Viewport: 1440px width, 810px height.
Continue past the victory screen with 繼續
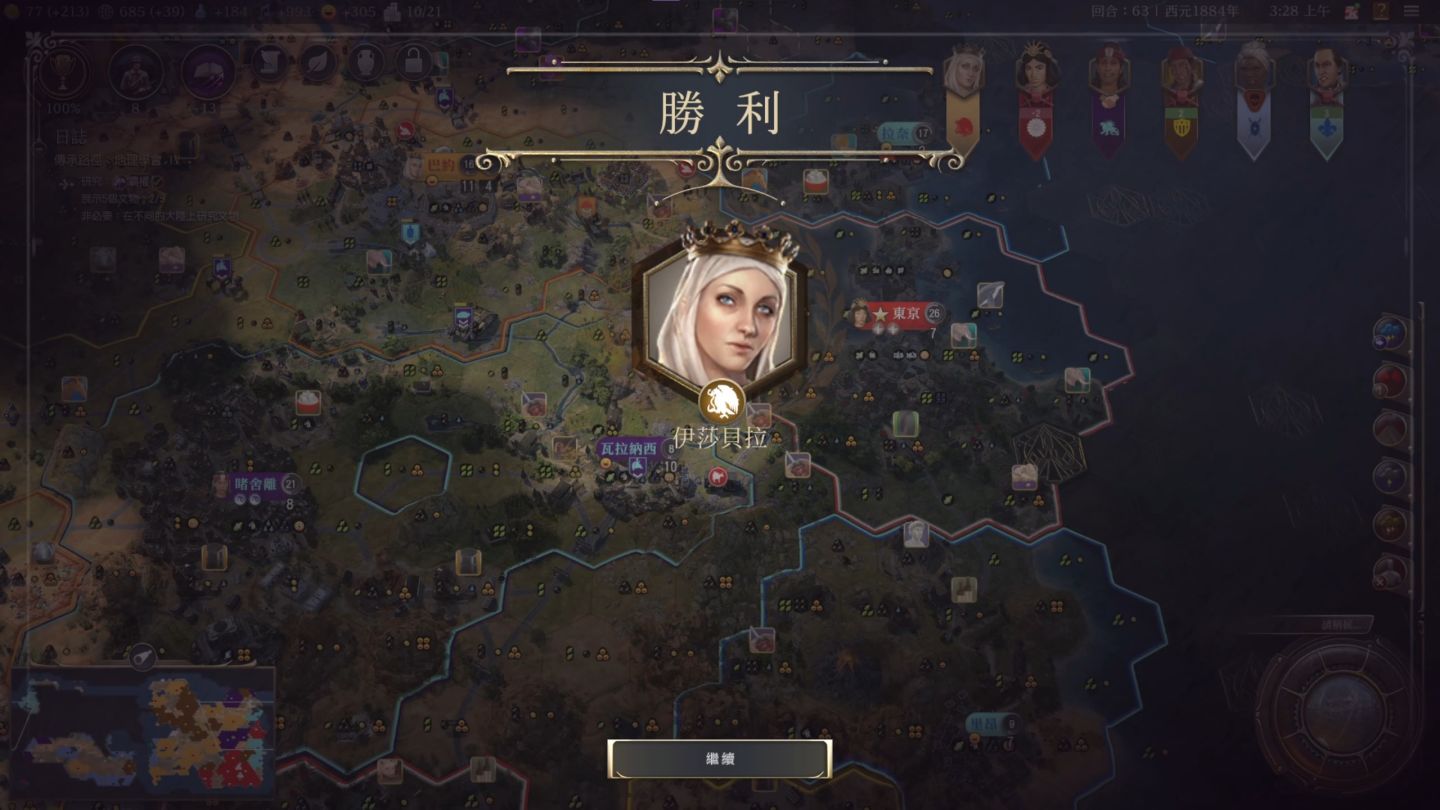719,759
